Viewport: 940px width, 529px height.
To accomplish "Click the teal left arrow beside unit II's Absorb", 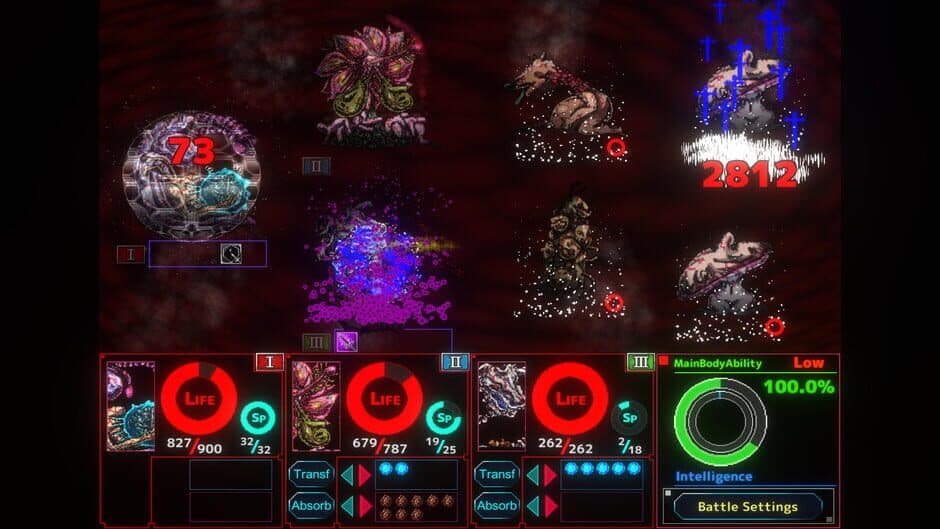I will pyautogui.click(x=346, y=505).
